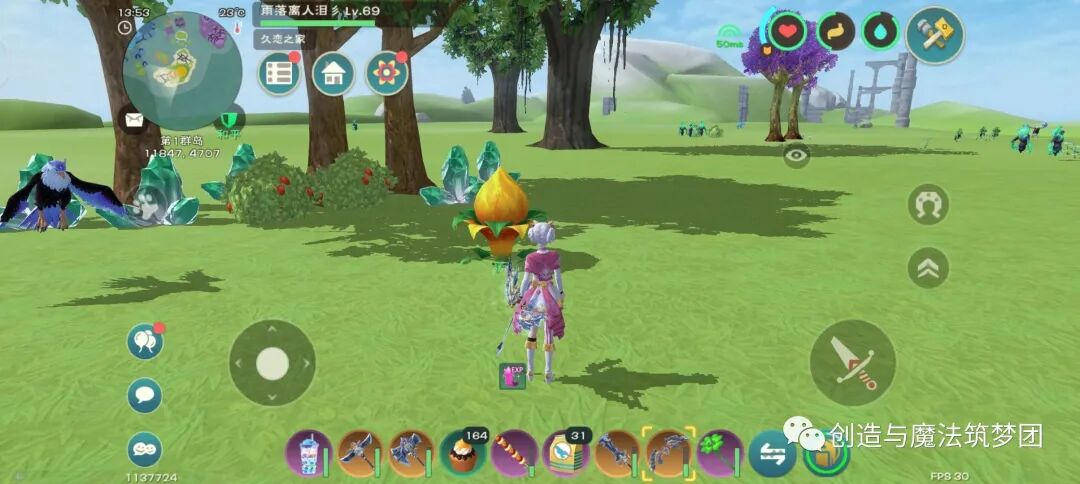
Task: Open the balloons social icon
Action: coord(145,342)
